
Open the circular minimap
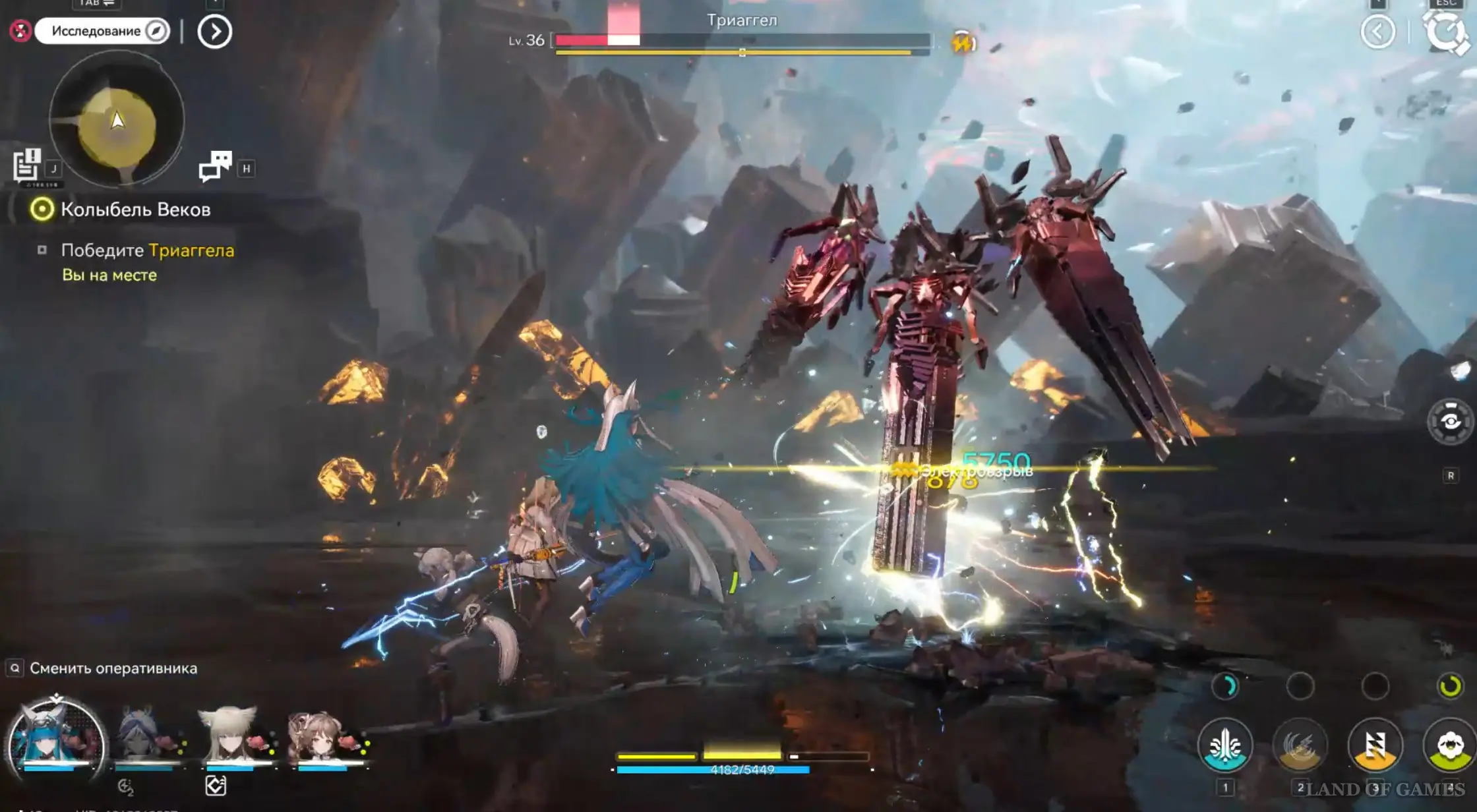pyautogui.click(x=117, y=120)
